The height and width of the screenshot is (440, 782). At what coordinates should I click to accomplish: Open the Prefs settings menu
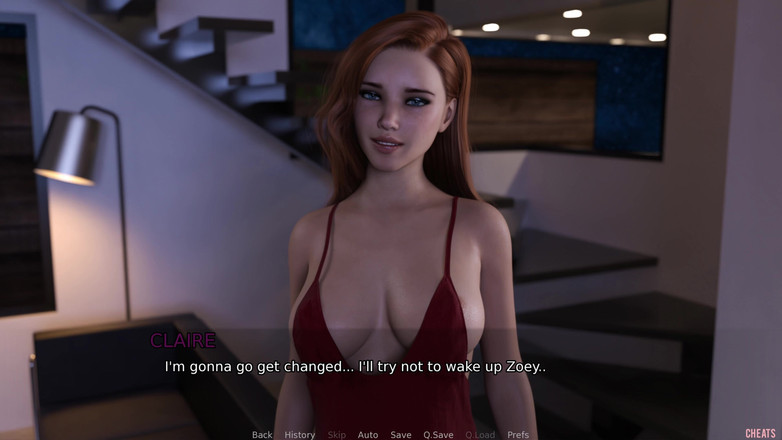518,435
